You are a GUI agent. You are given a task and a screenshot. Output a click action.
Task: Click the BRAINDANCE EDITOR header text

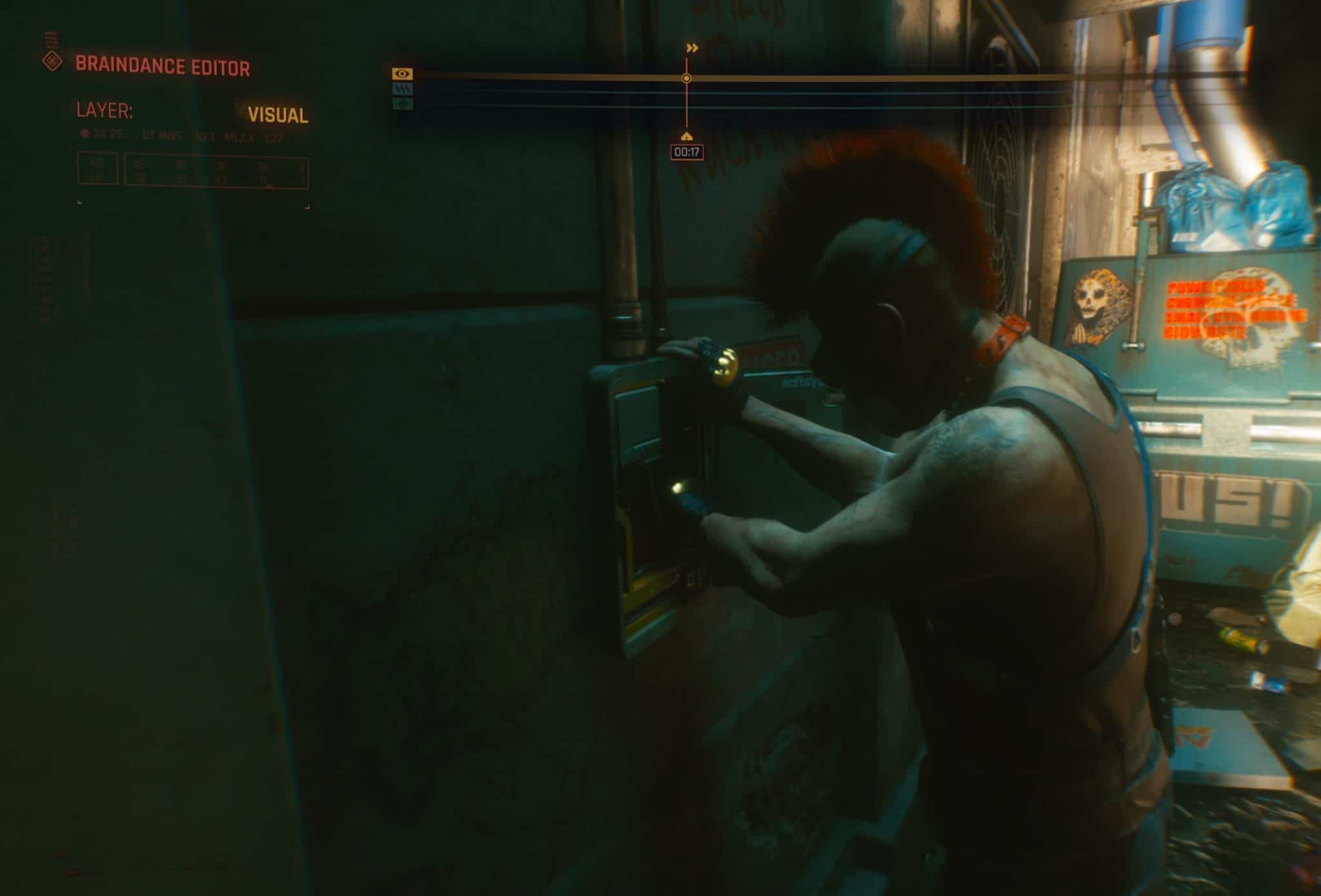click(x=163, y=65)
